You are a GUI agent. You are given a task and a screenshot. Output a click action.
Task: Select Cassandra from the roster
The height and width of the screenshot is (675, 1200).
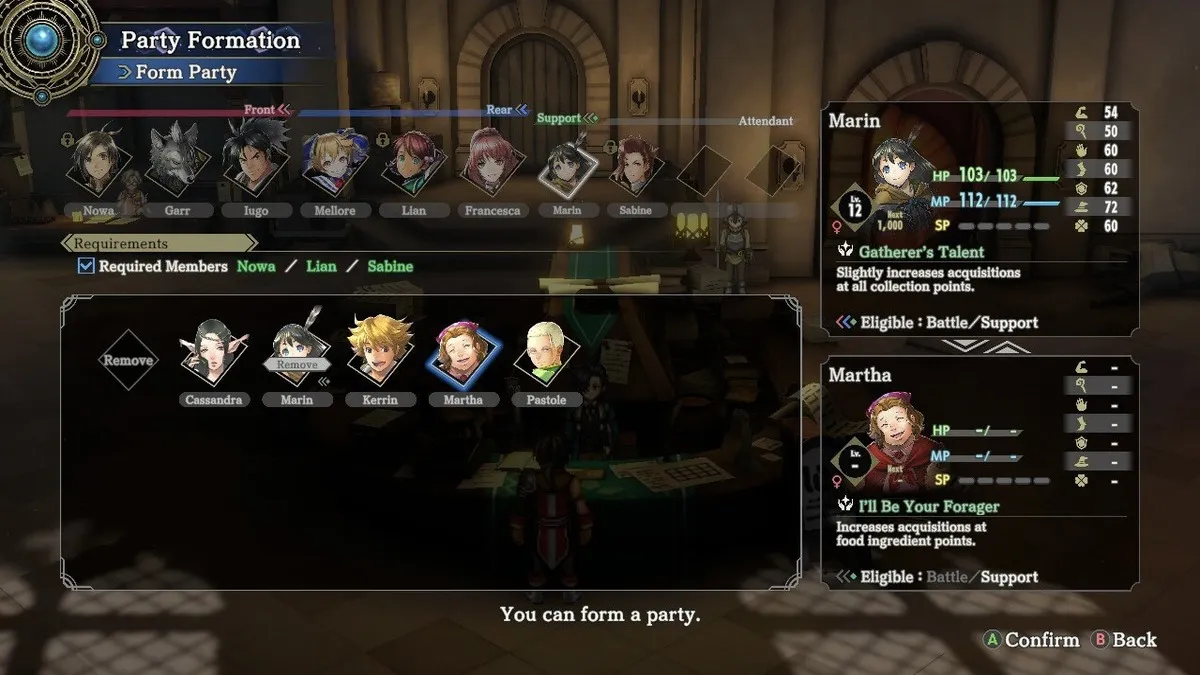coord(213,357)
